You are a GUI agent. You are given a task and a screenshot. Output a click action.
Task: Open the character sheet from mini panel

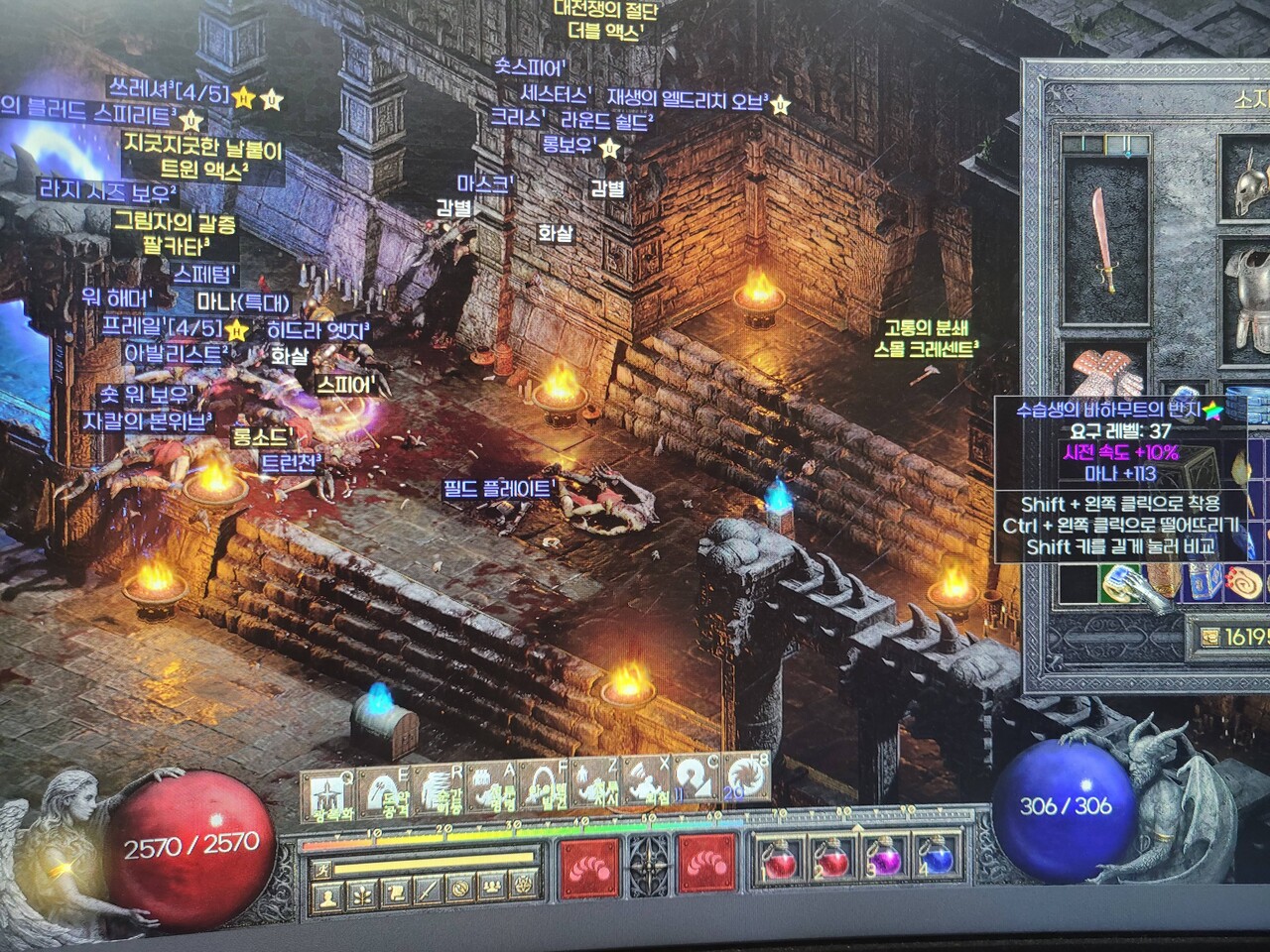pyautogui.click(x=326, y=896)
